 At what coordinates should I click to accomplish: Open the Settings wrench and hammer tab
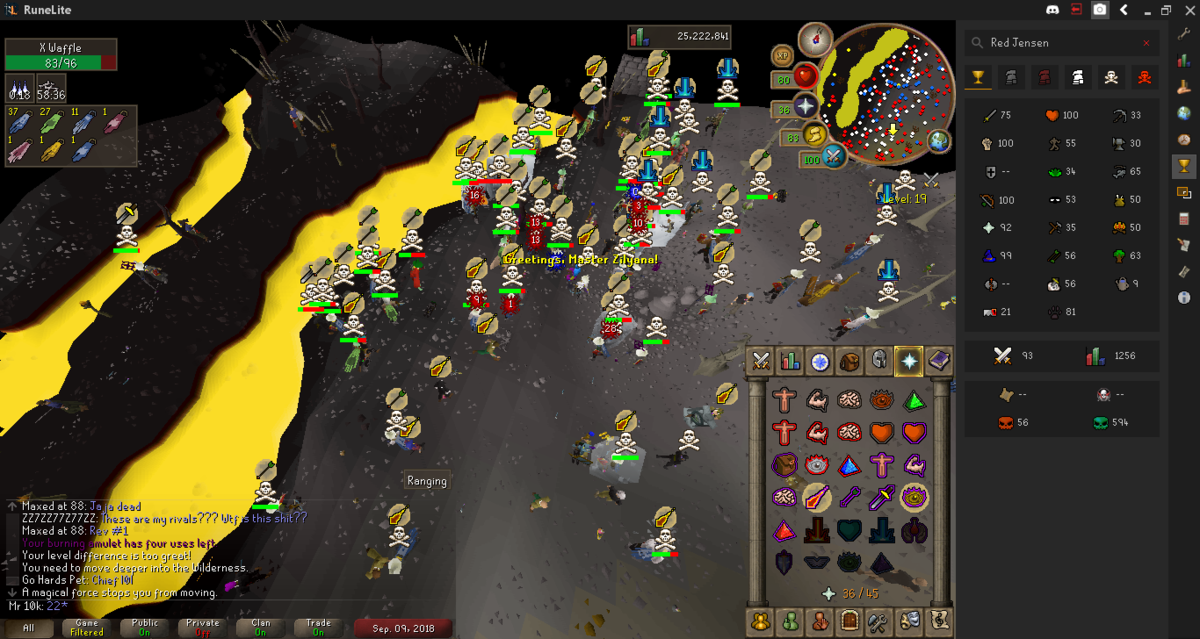879,620
